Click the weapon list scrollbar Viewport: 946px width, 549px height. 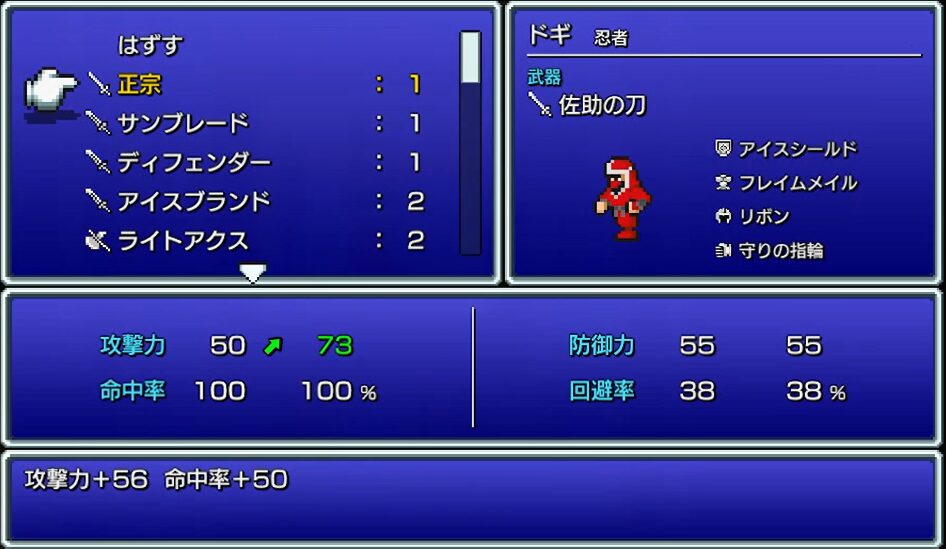470,140
